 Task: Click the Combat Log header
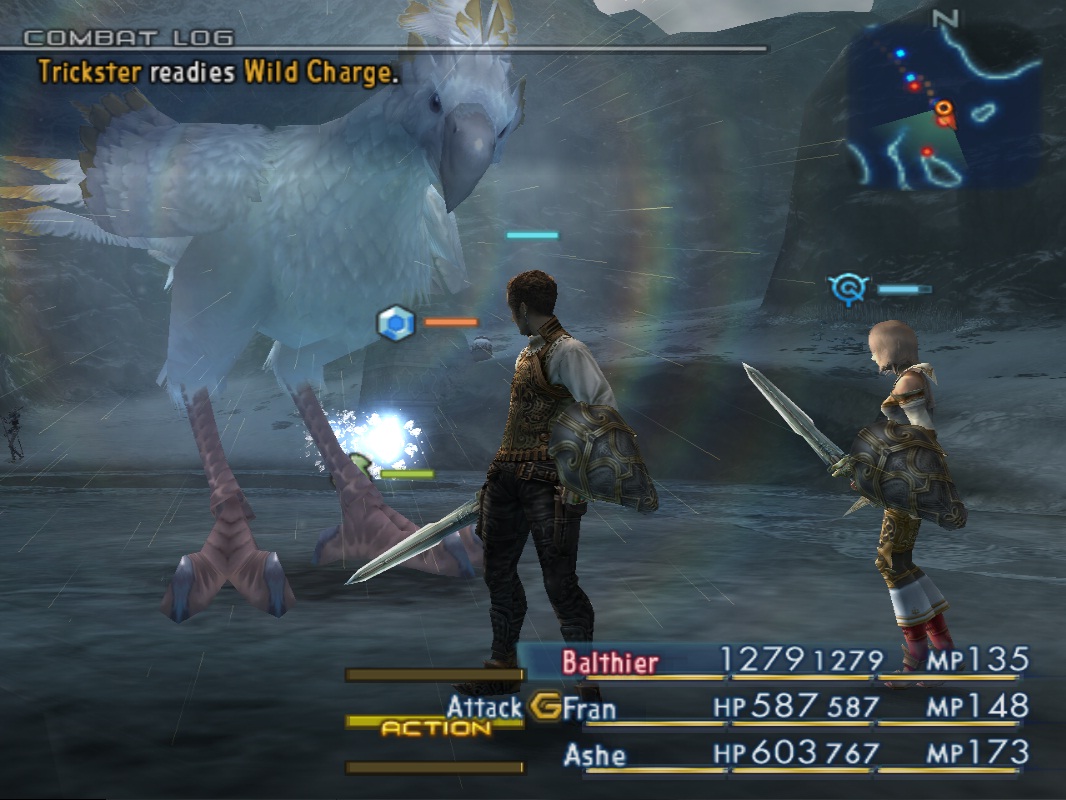[128, 38]
